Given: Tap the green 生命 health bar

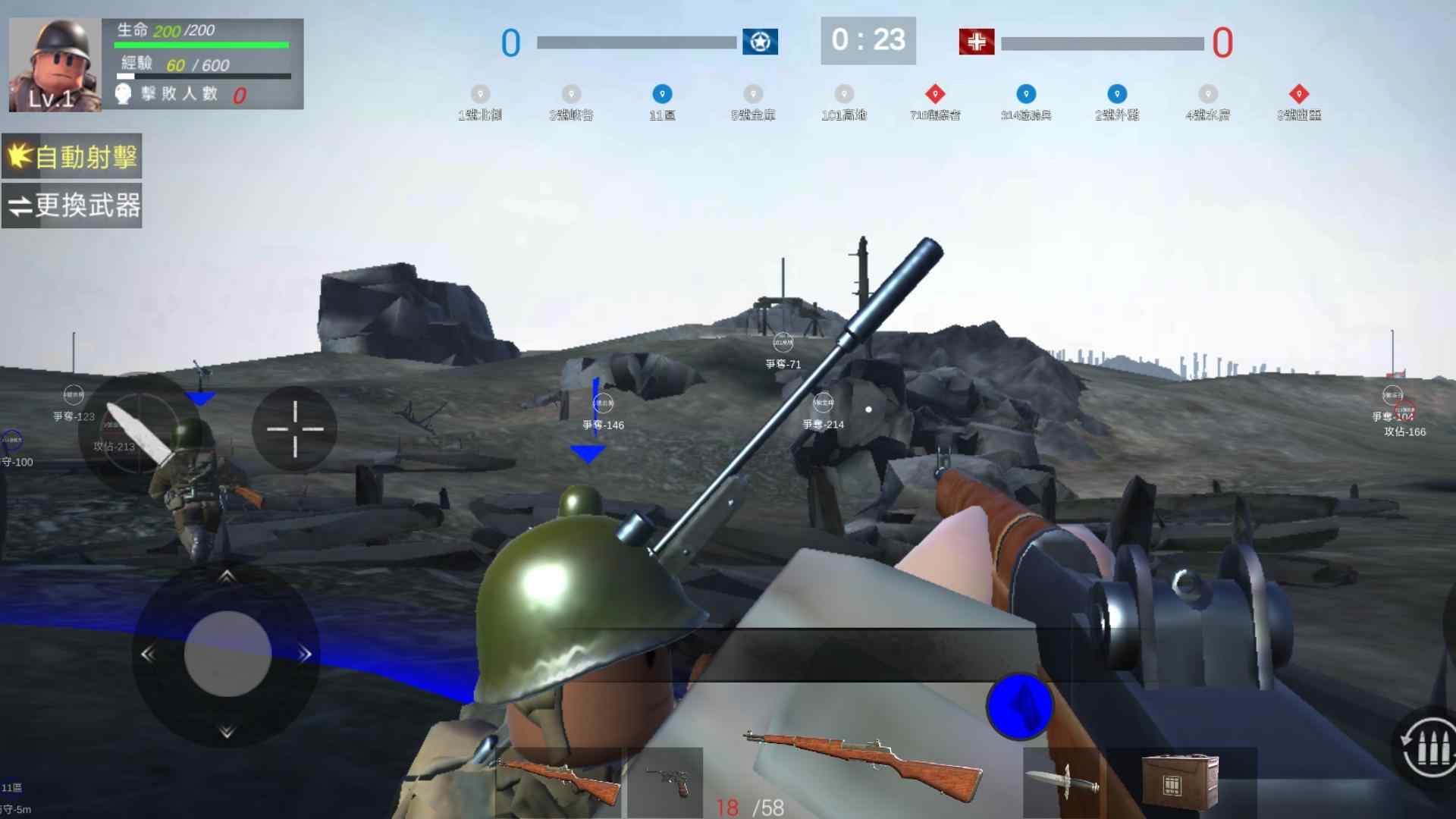Looking at the screenshot, I should (201, 43).
